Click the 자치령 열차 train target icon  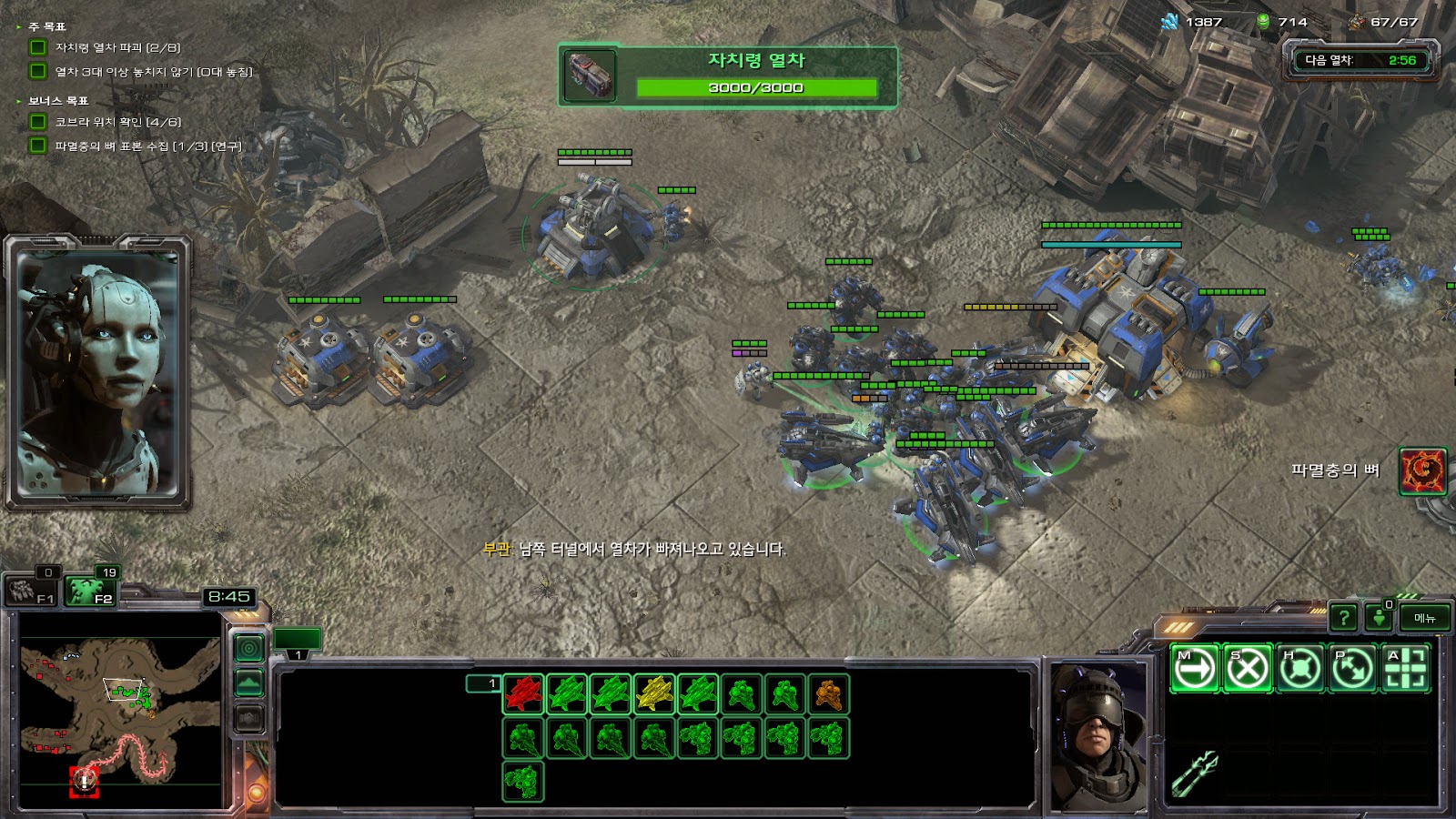coord(590,76)
